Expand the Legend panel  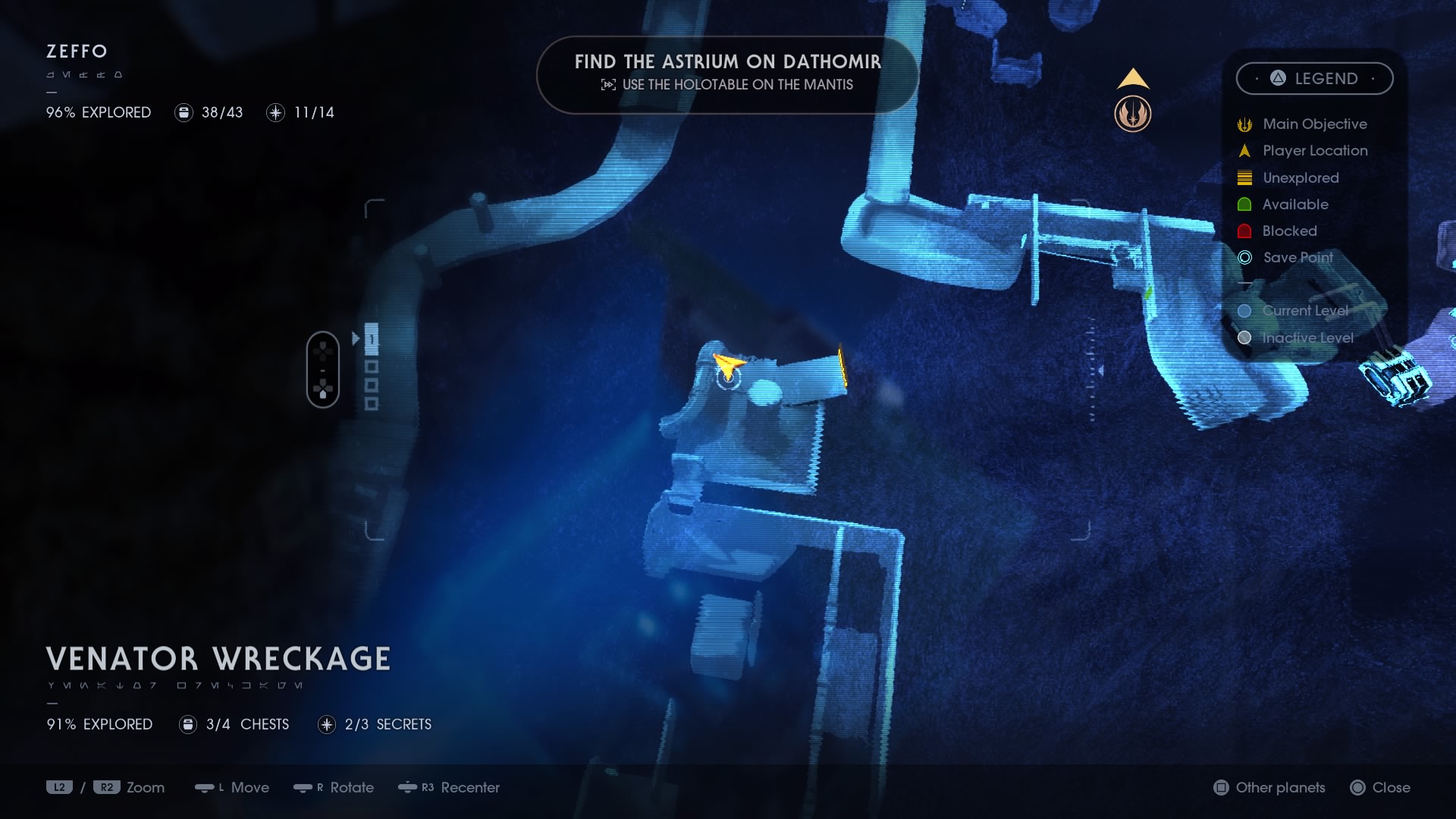click(1316, 78)
